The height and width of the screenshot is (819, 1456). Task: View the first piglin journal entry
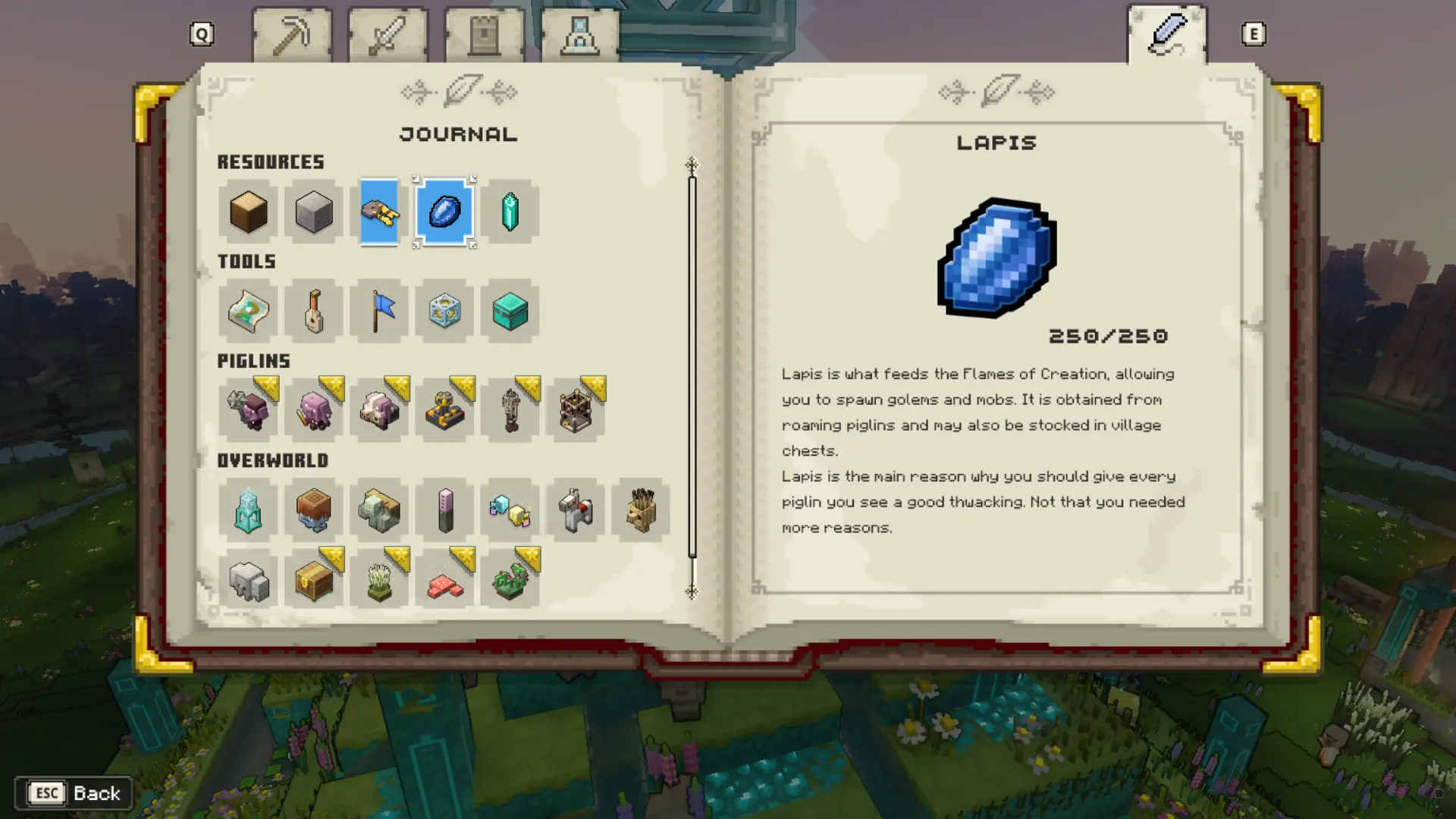click(x=248, y=410)
